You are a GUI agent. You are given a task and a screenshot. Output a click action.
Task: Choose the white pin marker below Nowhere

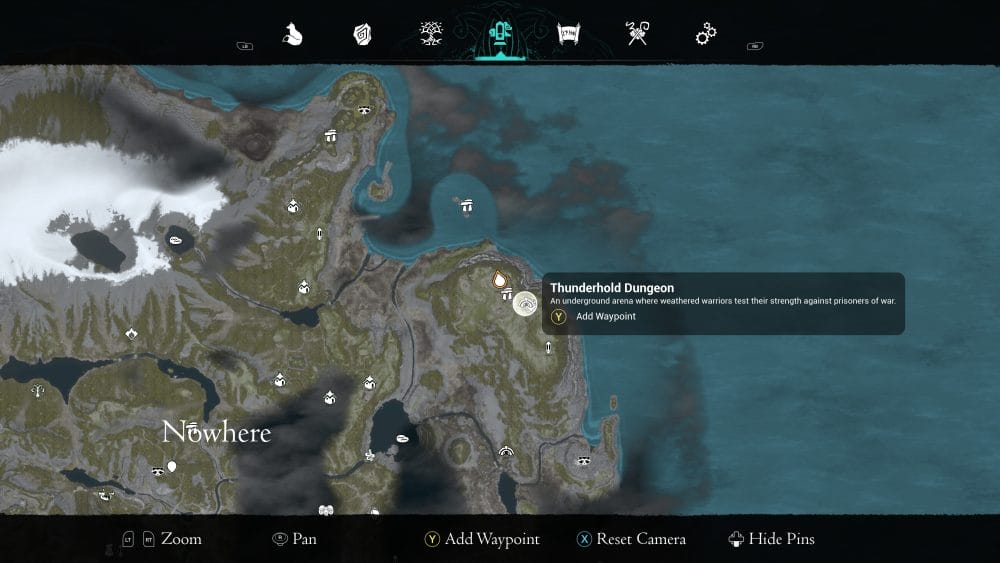[x=172, y=466]
